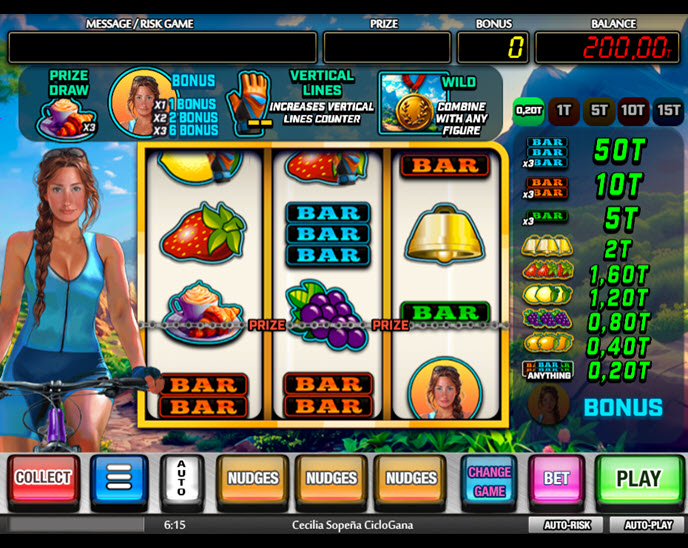Click the pink BET button
688x548 pixels.
point(556,480)
